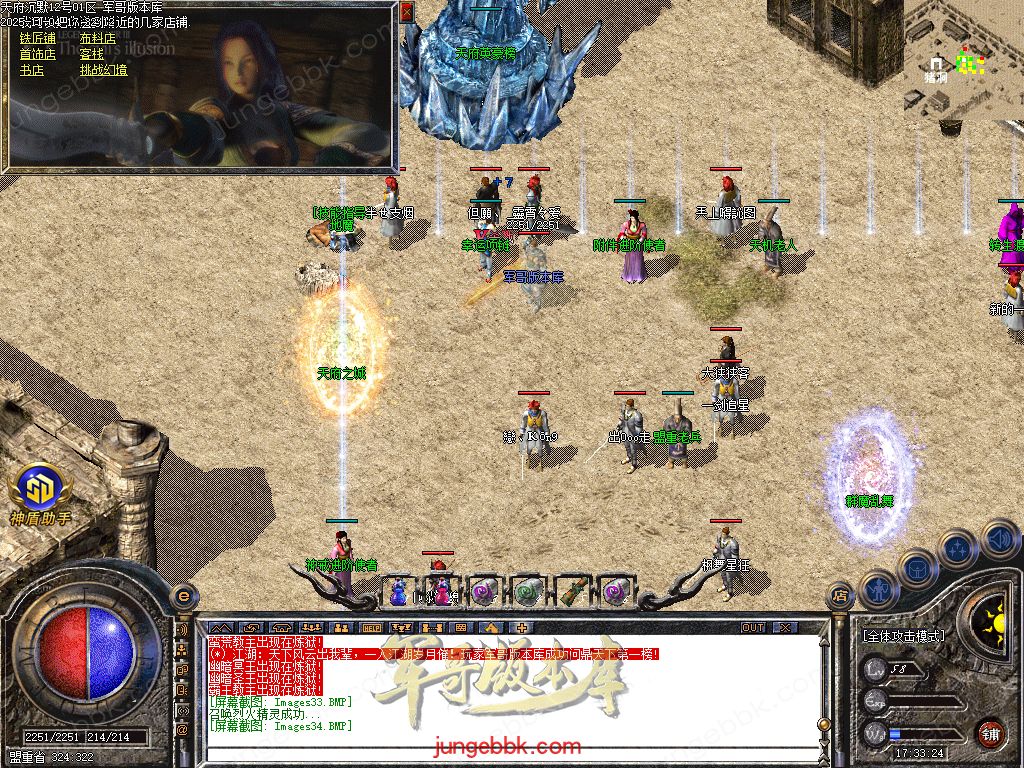This screenshot has width=1024, height=768.
Task: Switch the 全体攻击模式 attack mode
Action: pyautogui.click(x=902, y=636)
